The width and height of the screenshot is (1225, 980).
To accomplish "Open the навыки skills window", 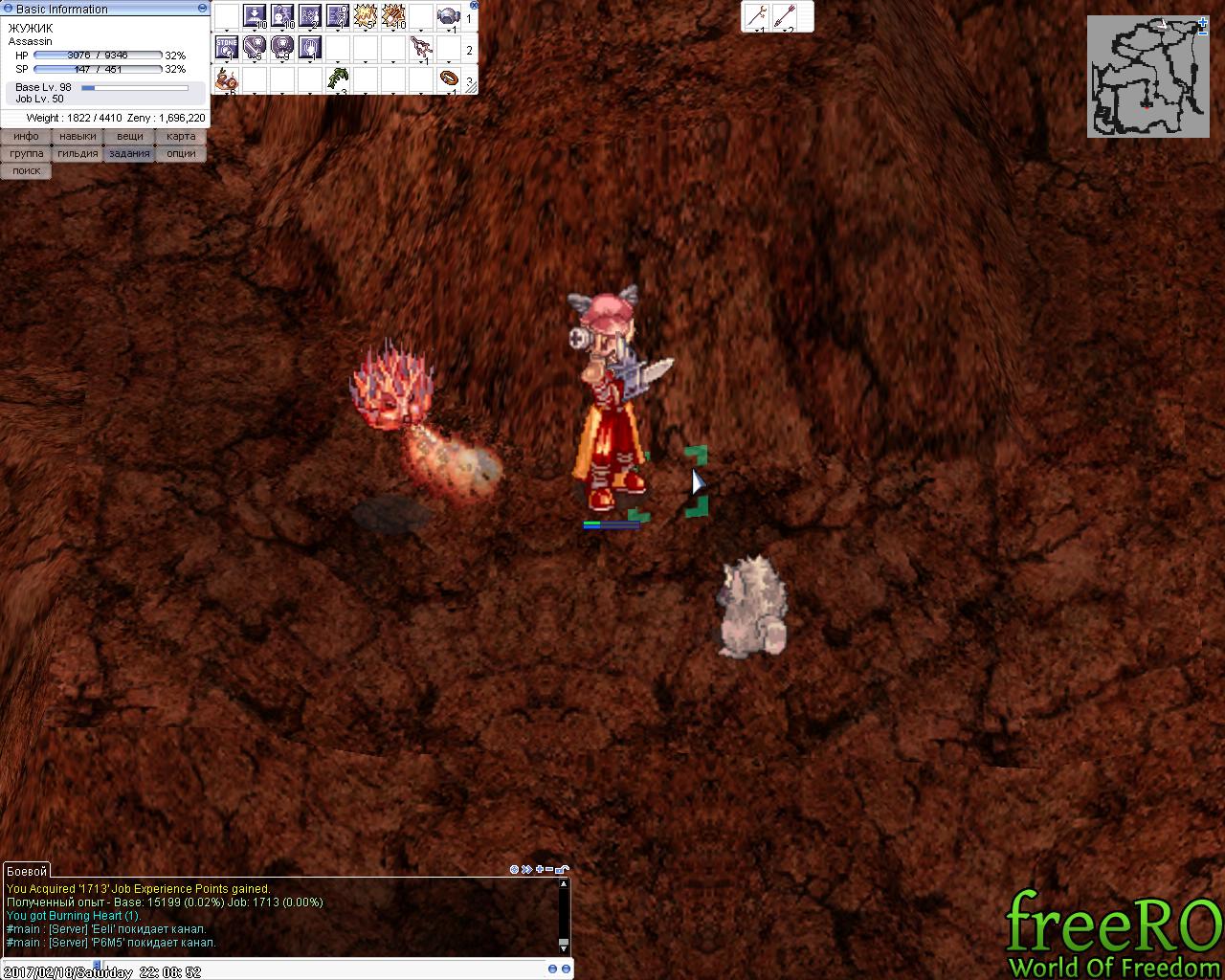I will (78, 137).
